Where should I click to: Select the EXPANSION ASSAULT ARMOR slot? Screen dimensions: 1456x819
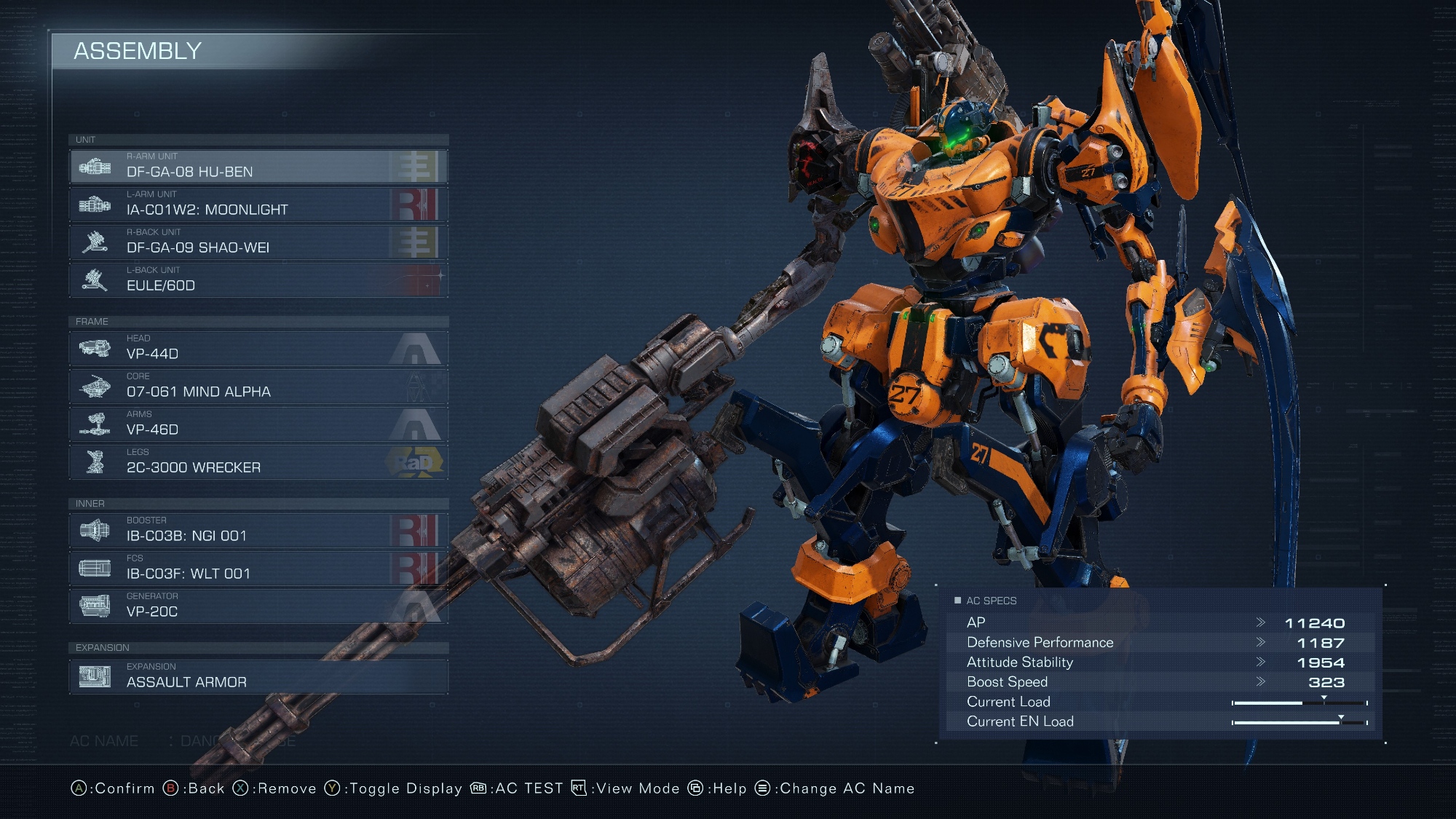258,676
